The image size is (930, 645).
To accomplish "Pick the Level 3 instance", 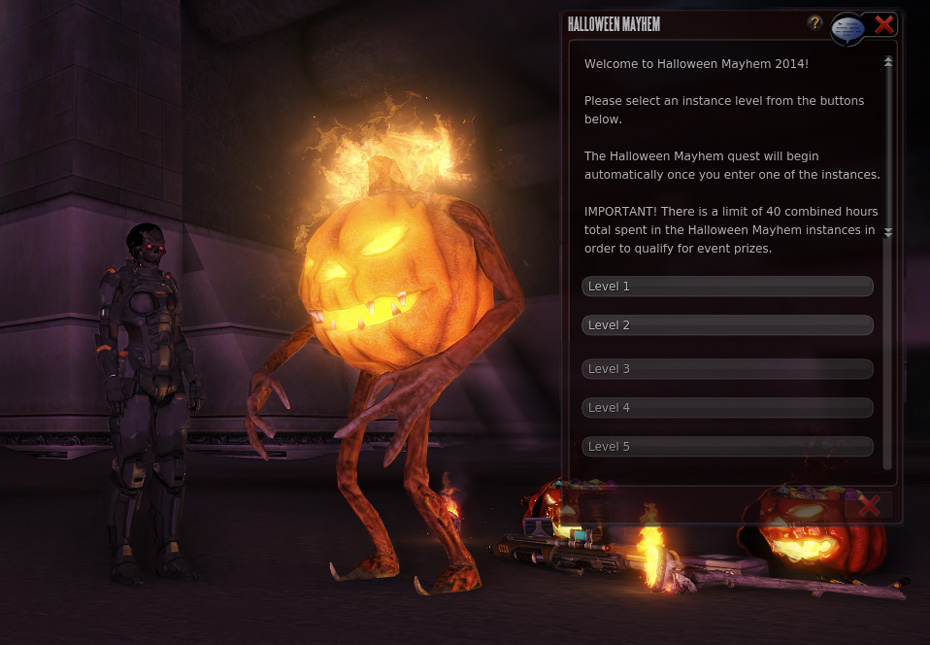I will [x=727, y=369].
